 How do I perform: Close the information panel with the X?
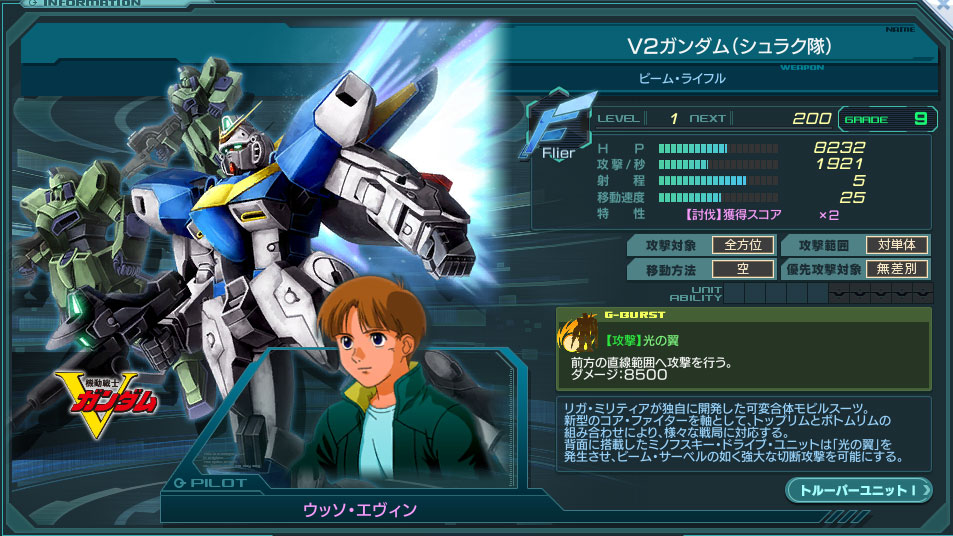tap(944, 6)
